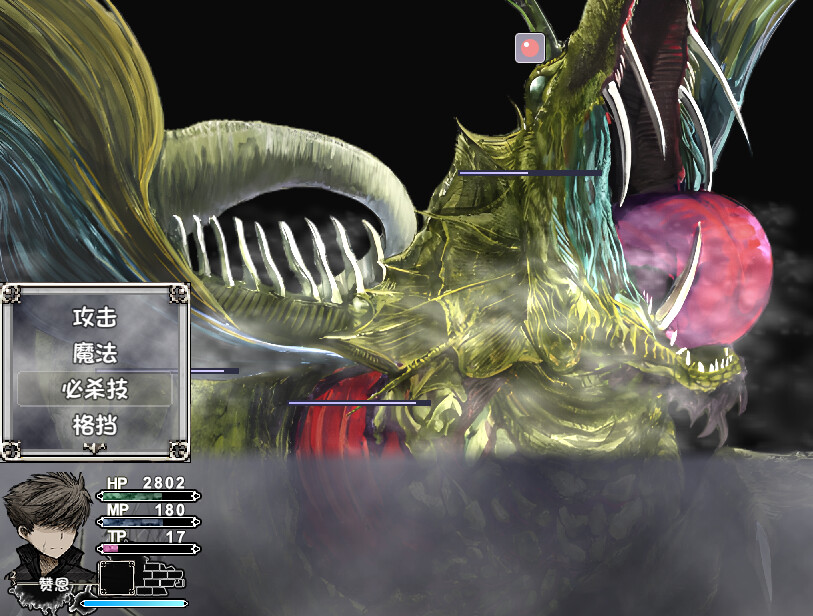Select 攻击 (Attack) command
The width and height of the screenshot is (813, 616).
[x=95, y=318]
